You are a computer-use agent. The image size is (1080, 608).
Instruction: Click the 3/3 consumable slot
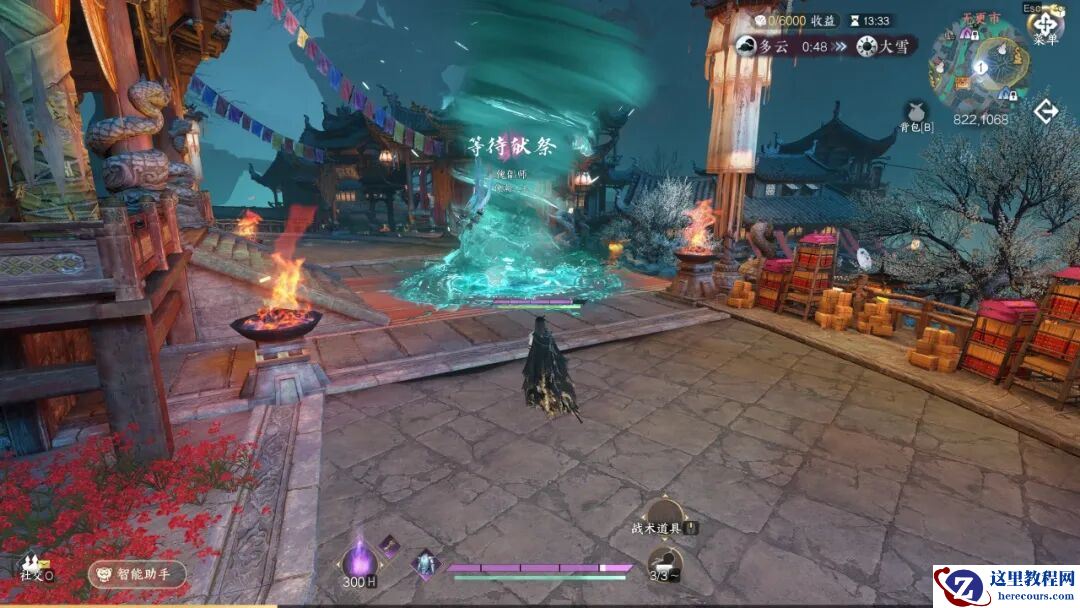(664, 564)
